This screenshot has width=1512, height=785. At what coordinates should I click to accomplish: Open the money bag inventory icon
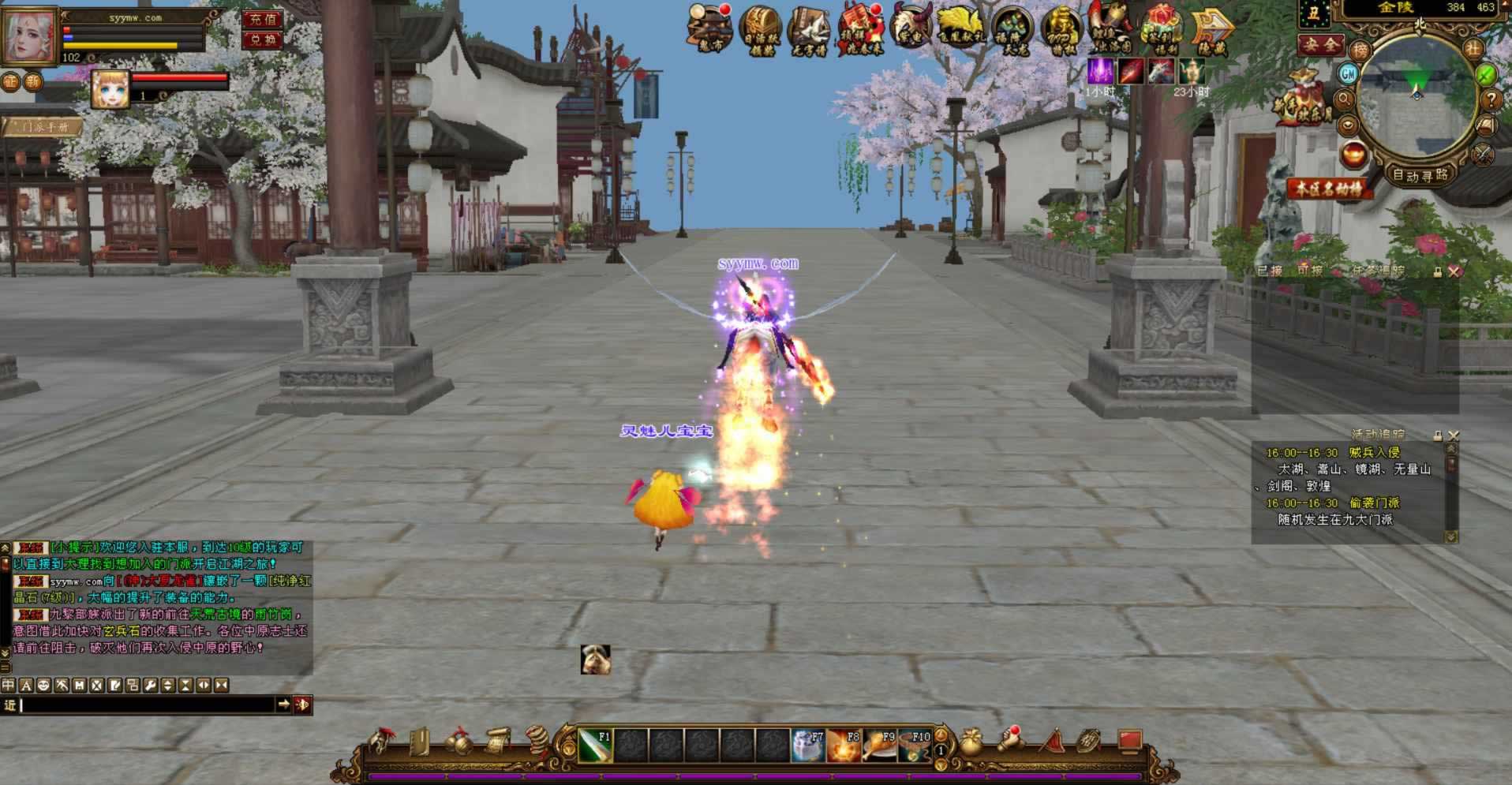point(971,742)
